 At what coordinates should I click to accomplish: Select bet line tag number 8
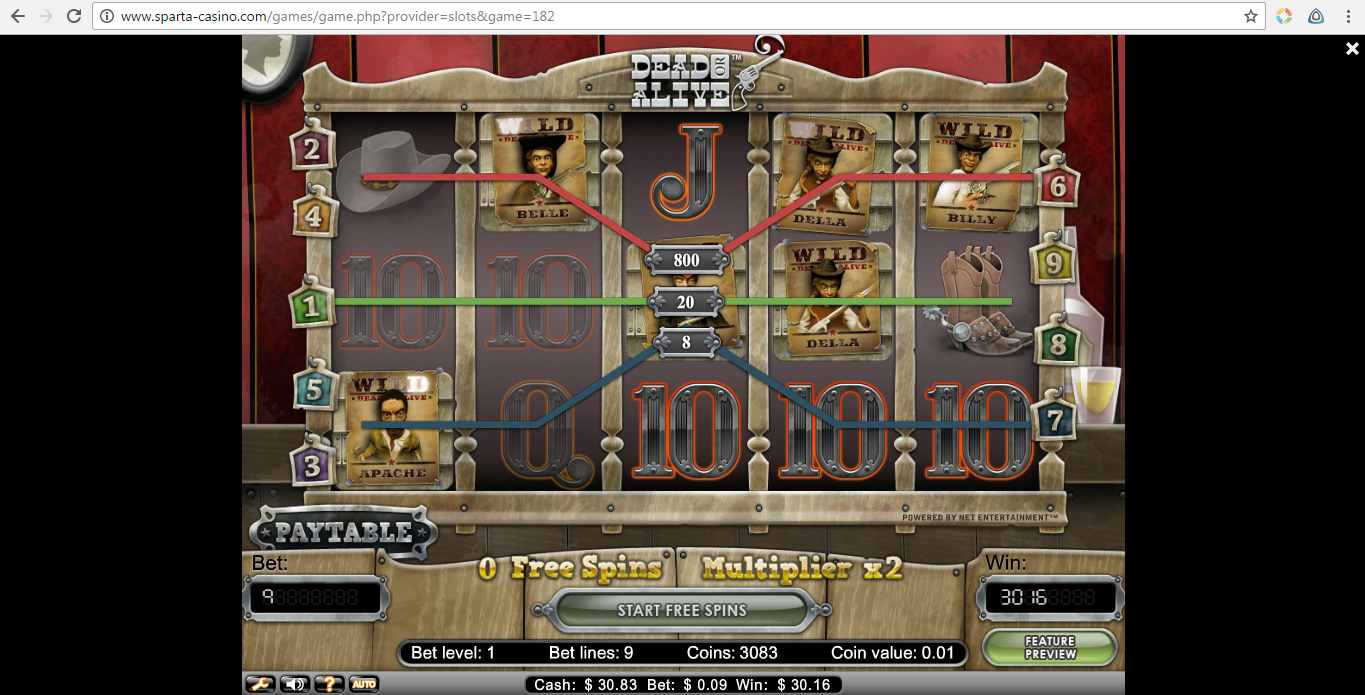click(1057, 345)
